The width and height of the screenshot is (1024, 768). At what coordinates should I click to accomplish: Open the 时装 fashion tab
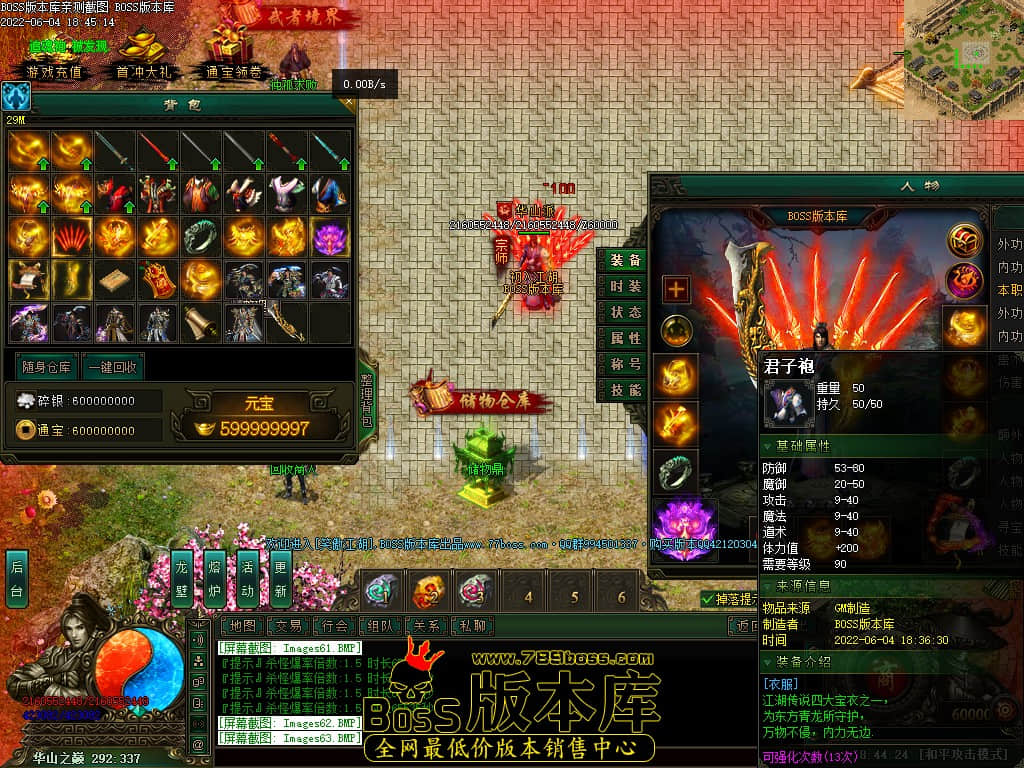626,286
